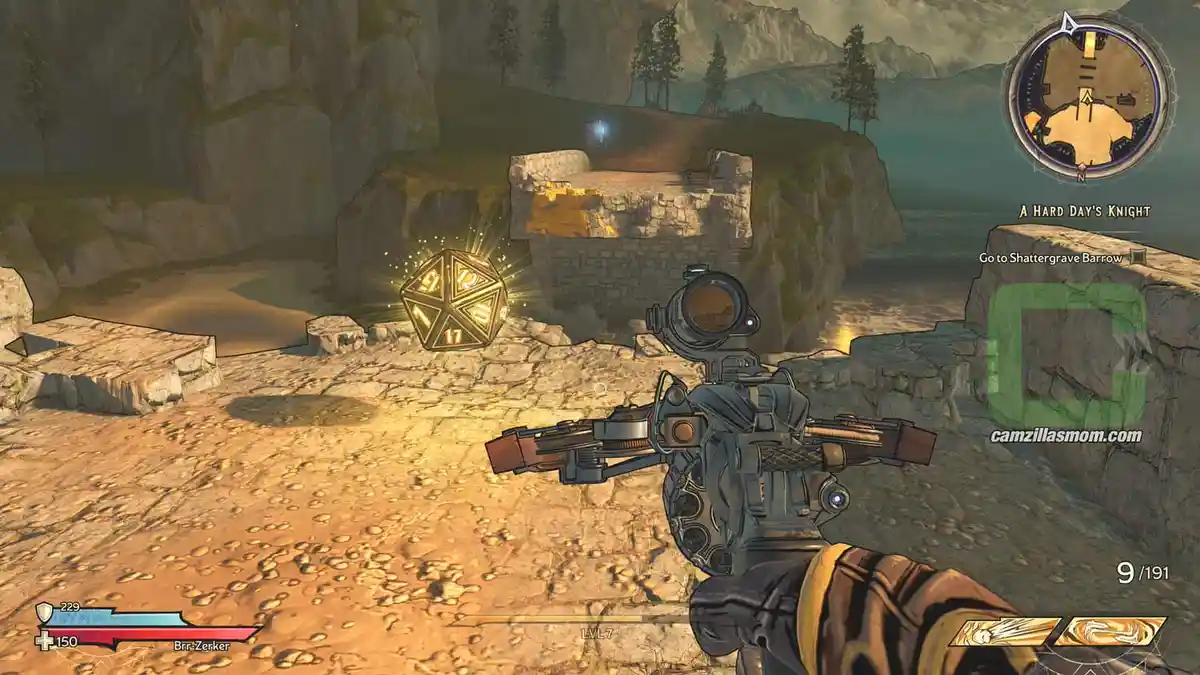Click the objective waypoint arrow on the minimap rim

click(1068, 22)
